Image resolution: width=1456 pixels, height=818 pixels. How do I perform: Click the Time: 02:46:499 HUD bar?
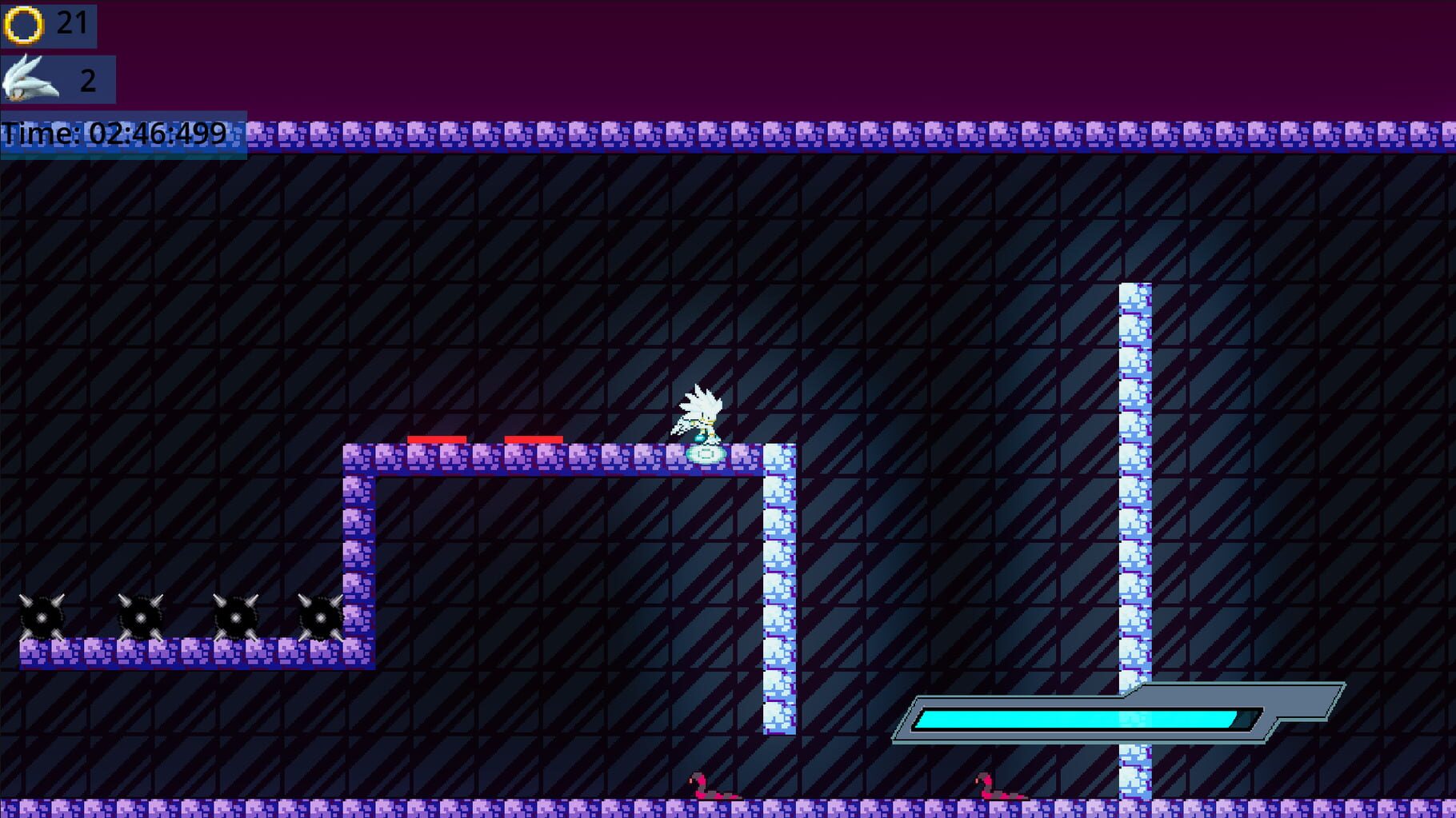[x=116, y=133]
